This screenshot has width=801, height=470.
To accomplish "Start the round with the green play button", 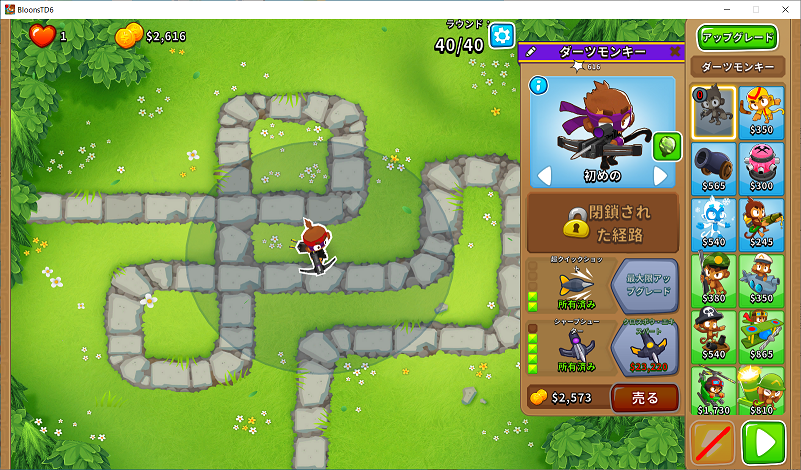I will click(x=764, y=442).
